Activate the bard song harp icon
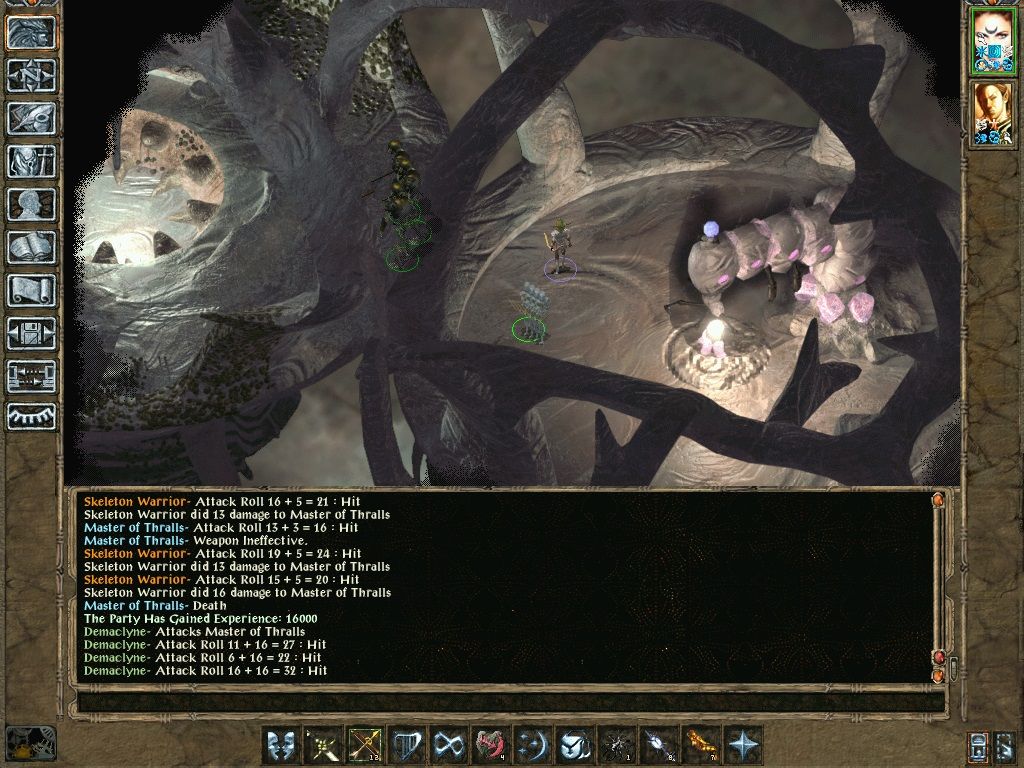1024x768 pixels. click(x=406, y=745)
